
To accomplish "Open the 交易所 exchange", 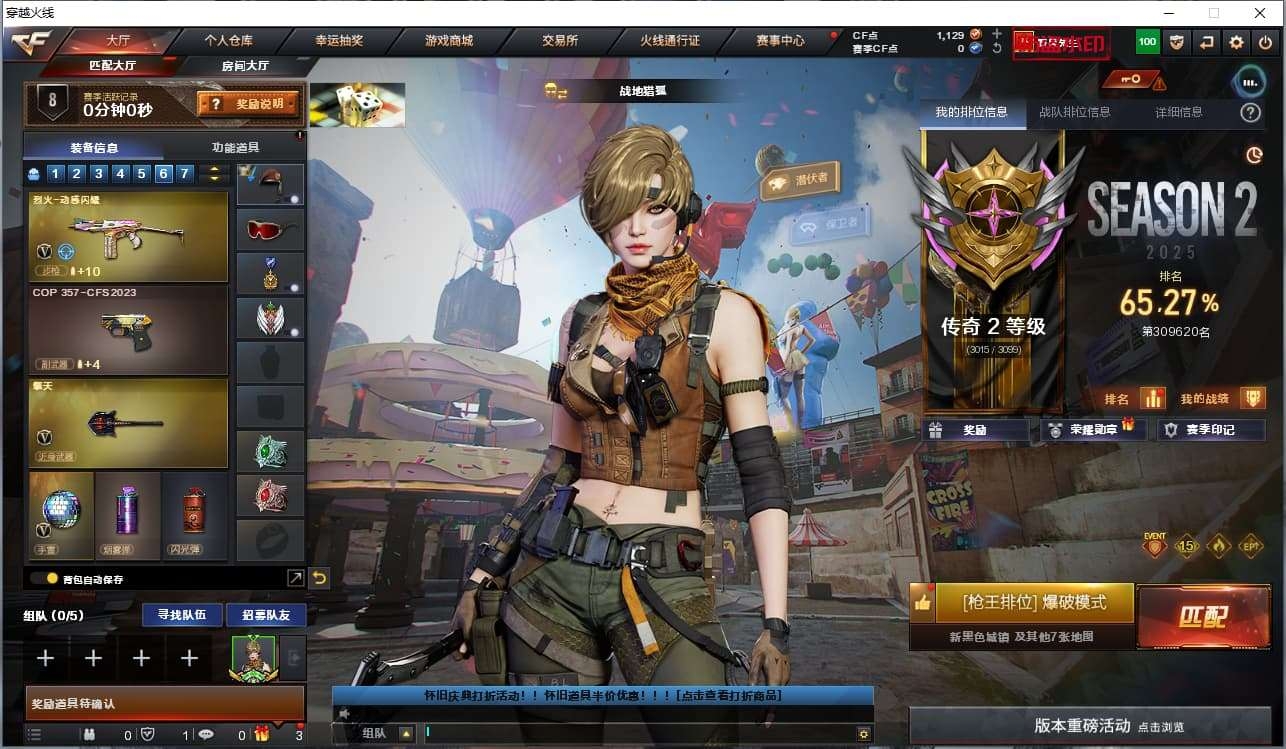I will 560,41.
